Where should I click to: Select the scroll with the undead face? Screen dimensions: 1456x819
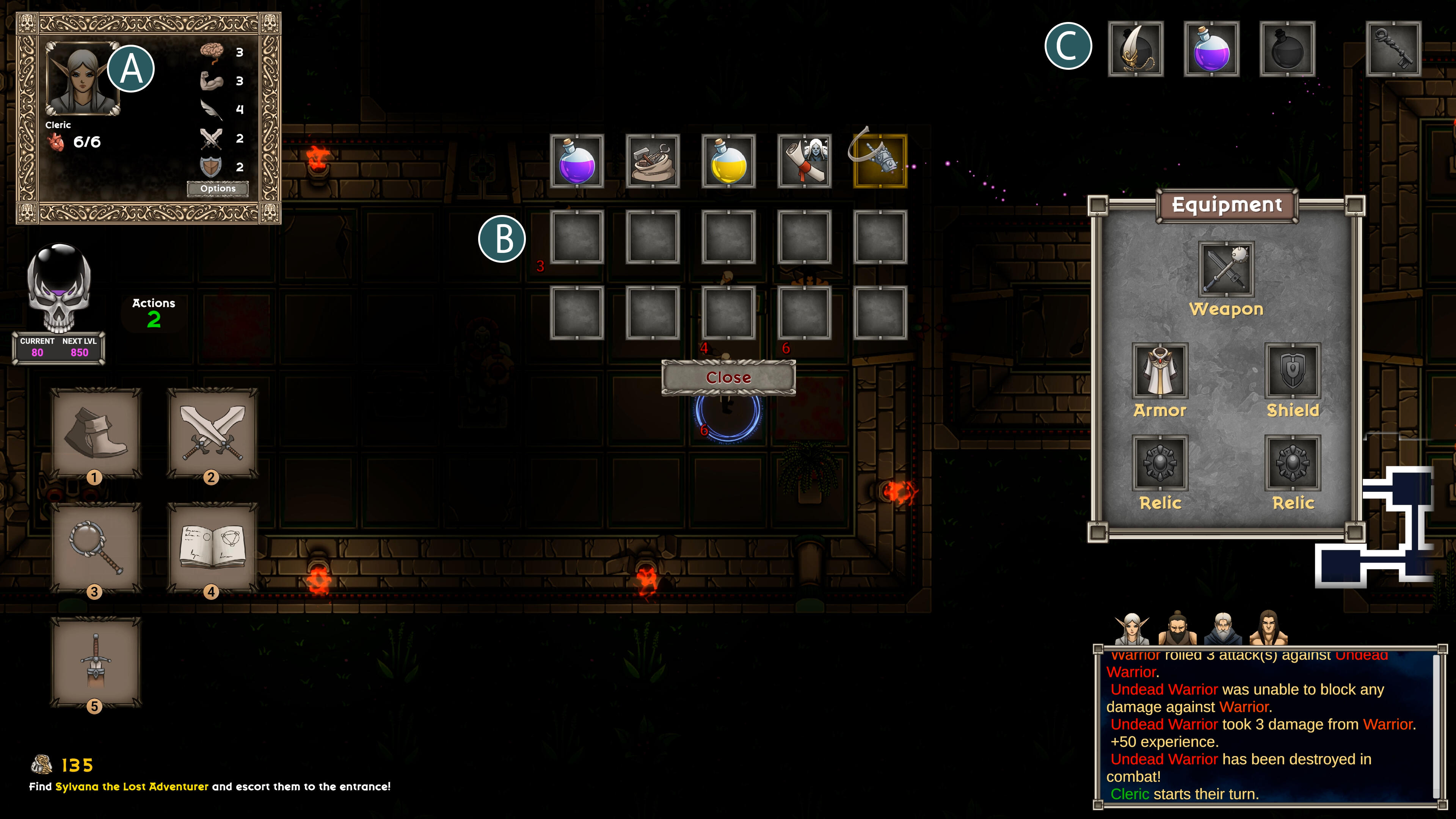(804, 161)
